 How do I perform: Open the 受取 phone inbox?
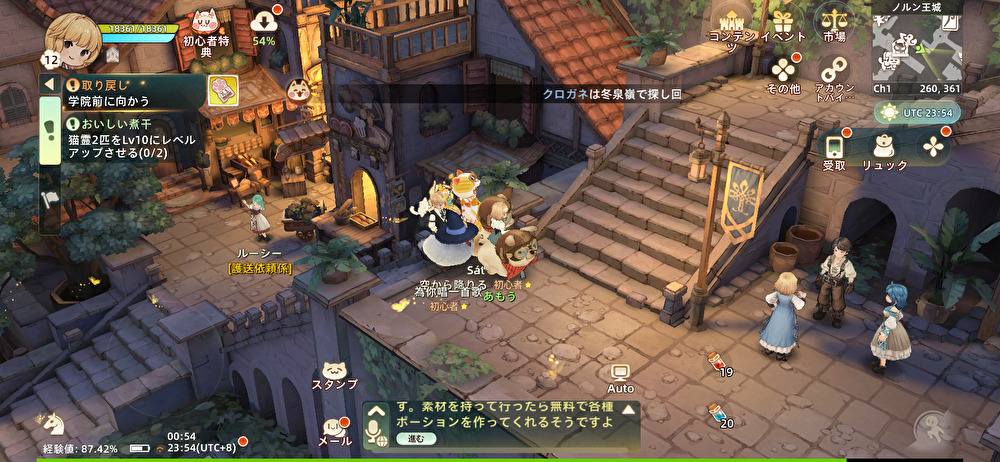834,150
